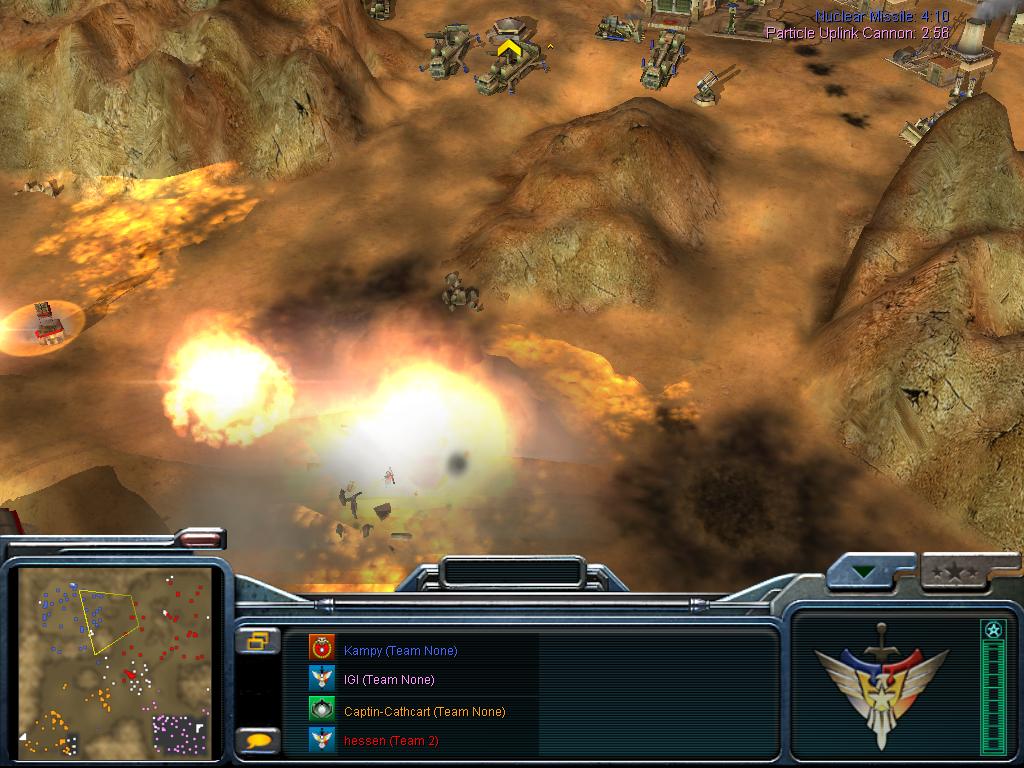
Task: Click the radar minimap
Action: tap(115, 662)
